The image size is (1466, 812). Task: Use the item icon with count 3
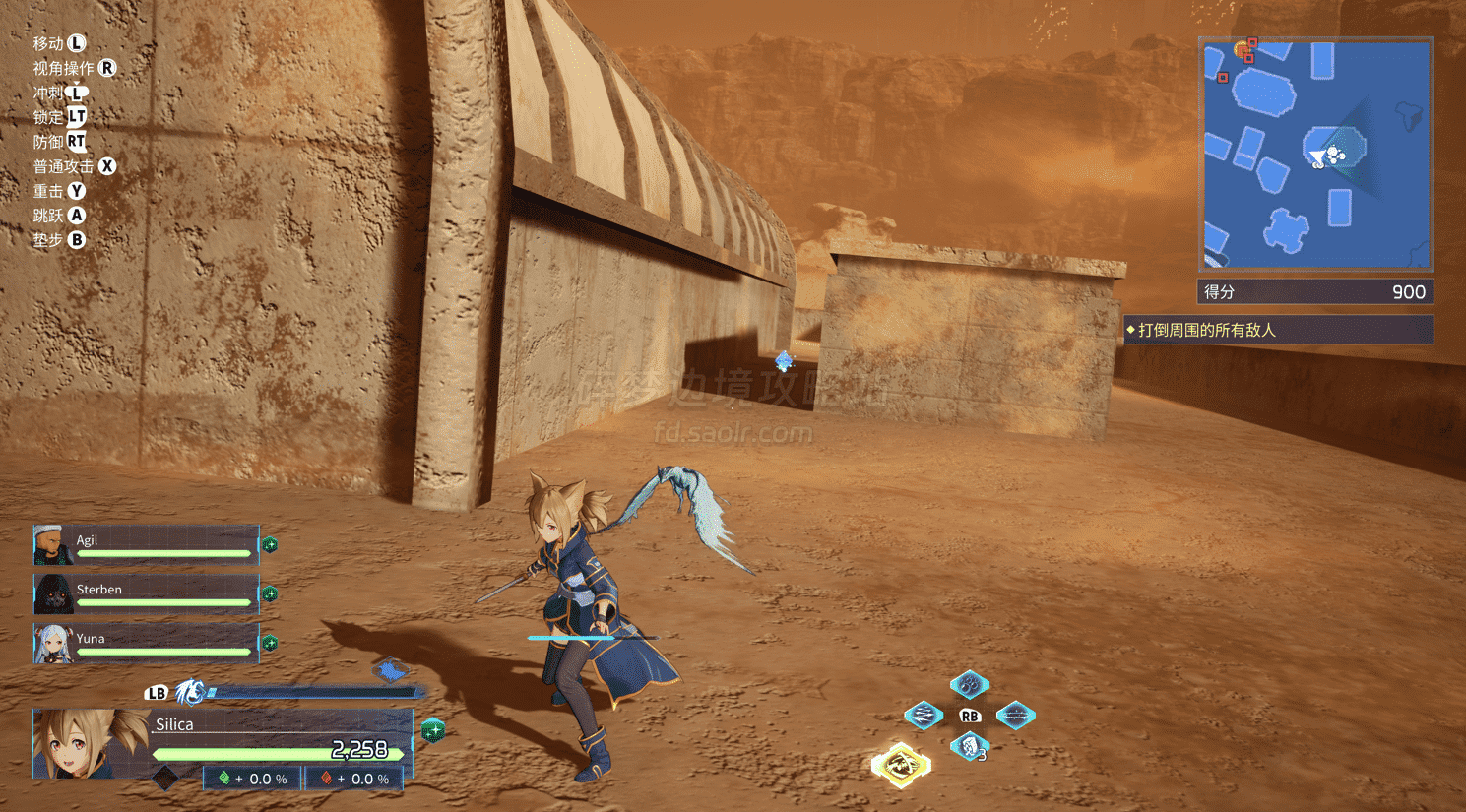click(970, 747)
